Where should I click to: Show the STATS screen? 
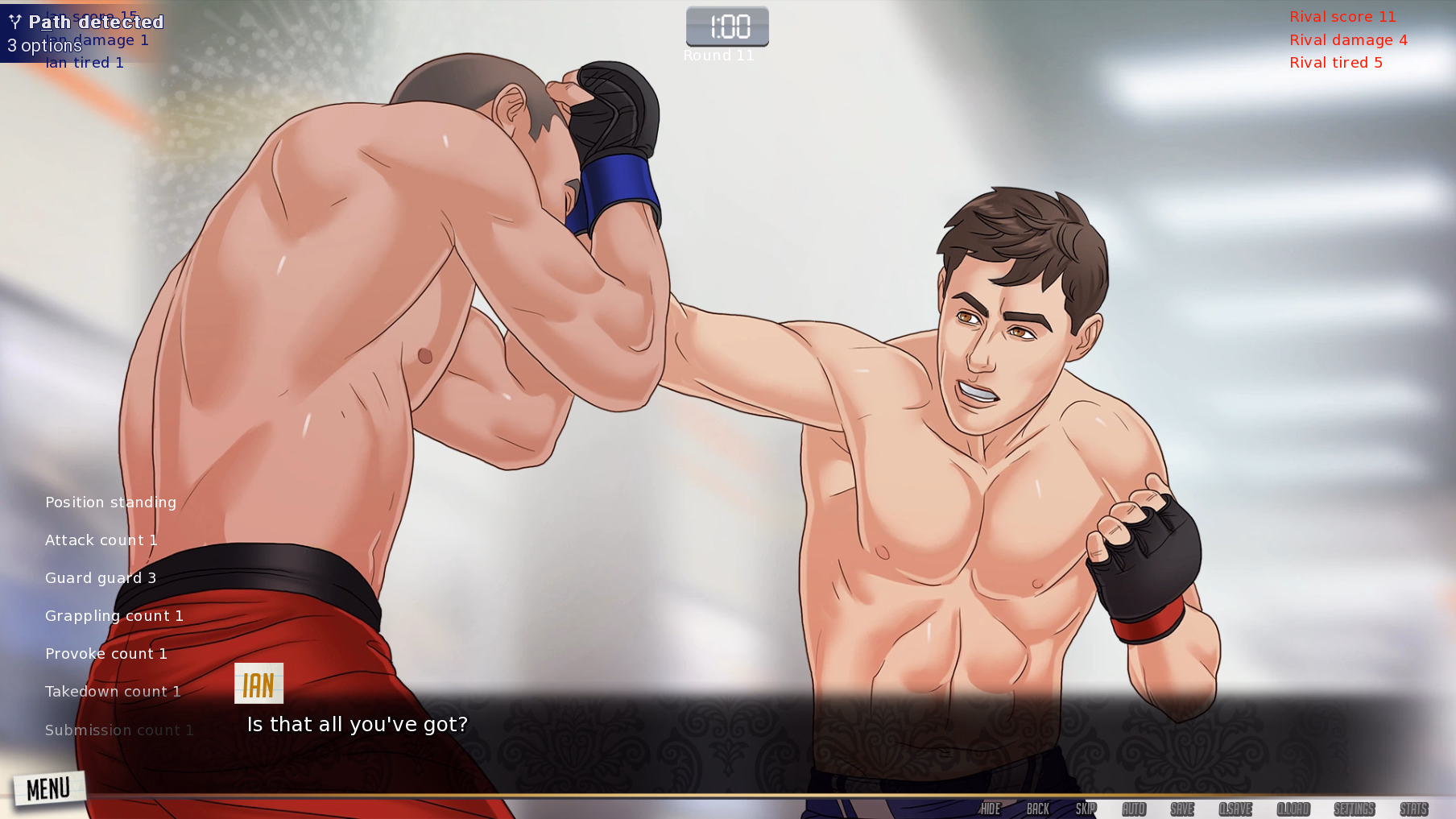[1413, 809]
